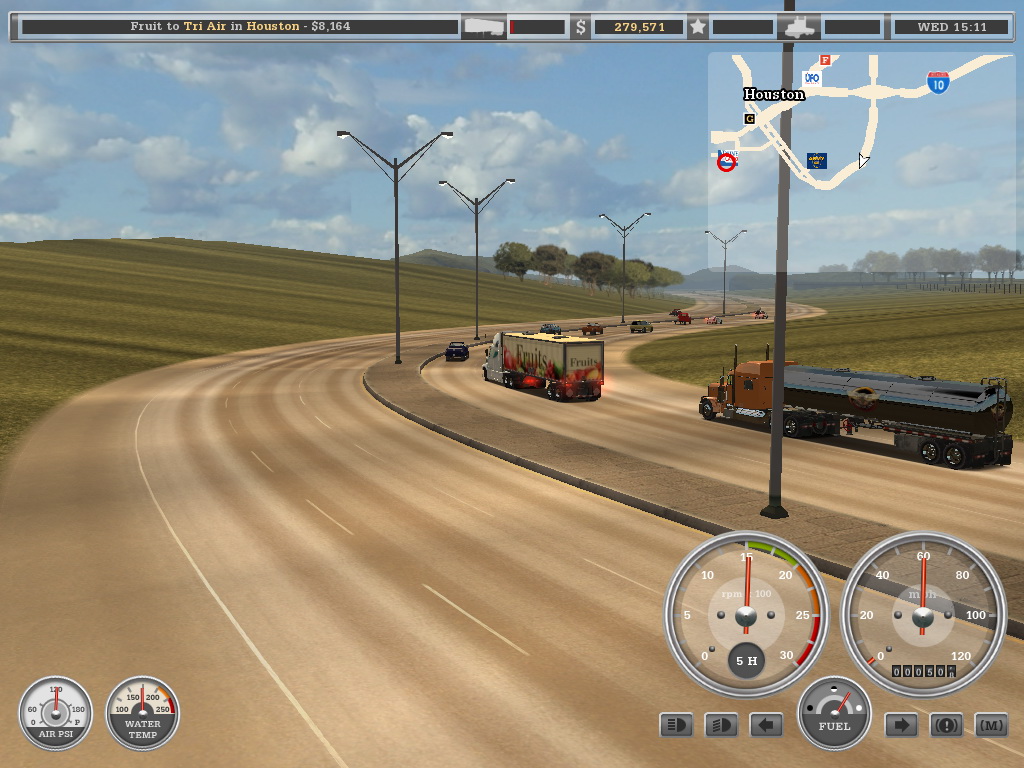1024x768 pixels.
Task: Select the dark blue company logo on minimap
Action: point(817,160)
